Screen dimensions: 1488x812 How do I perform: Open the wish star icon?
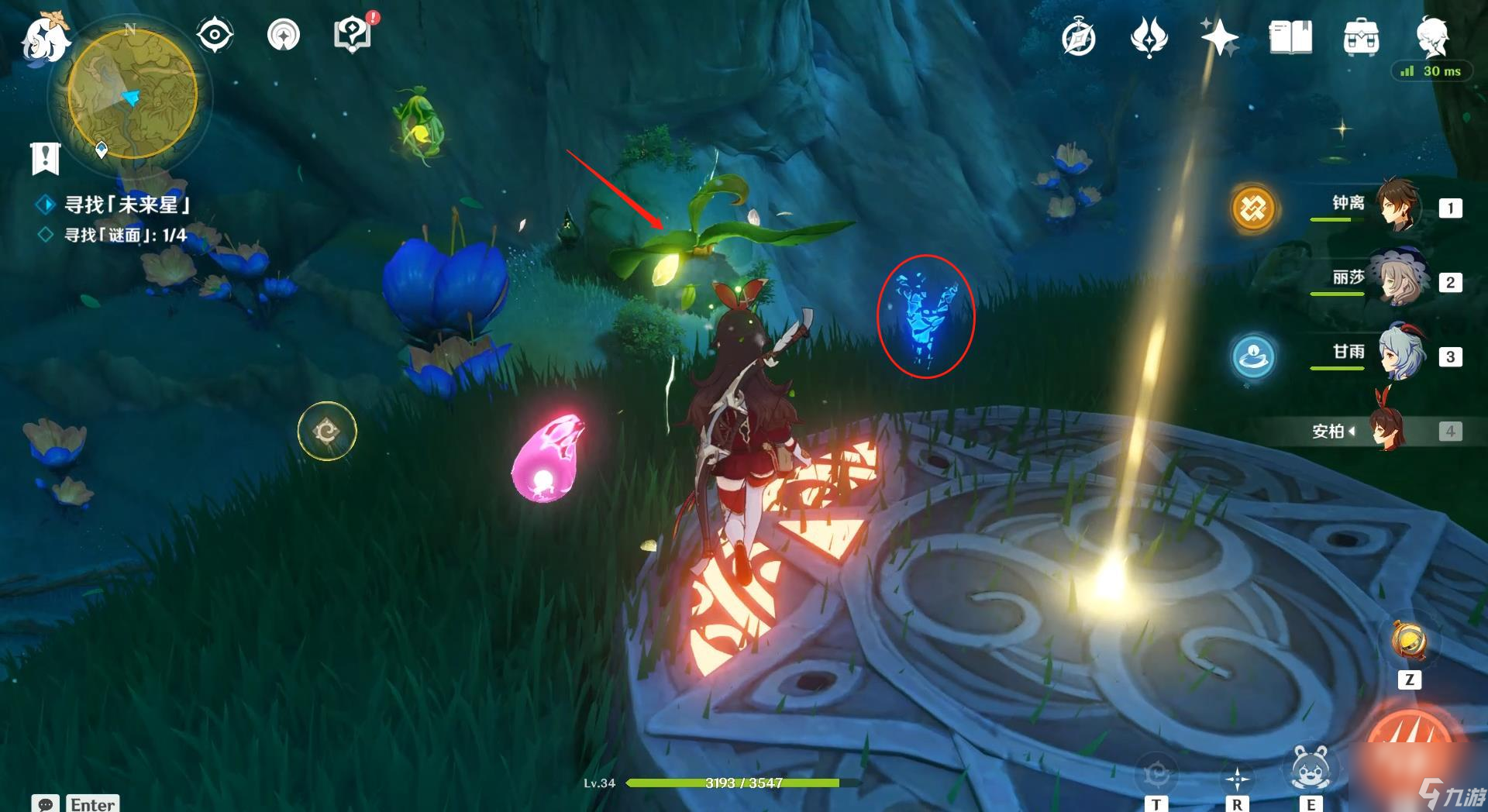[1219, 36]
